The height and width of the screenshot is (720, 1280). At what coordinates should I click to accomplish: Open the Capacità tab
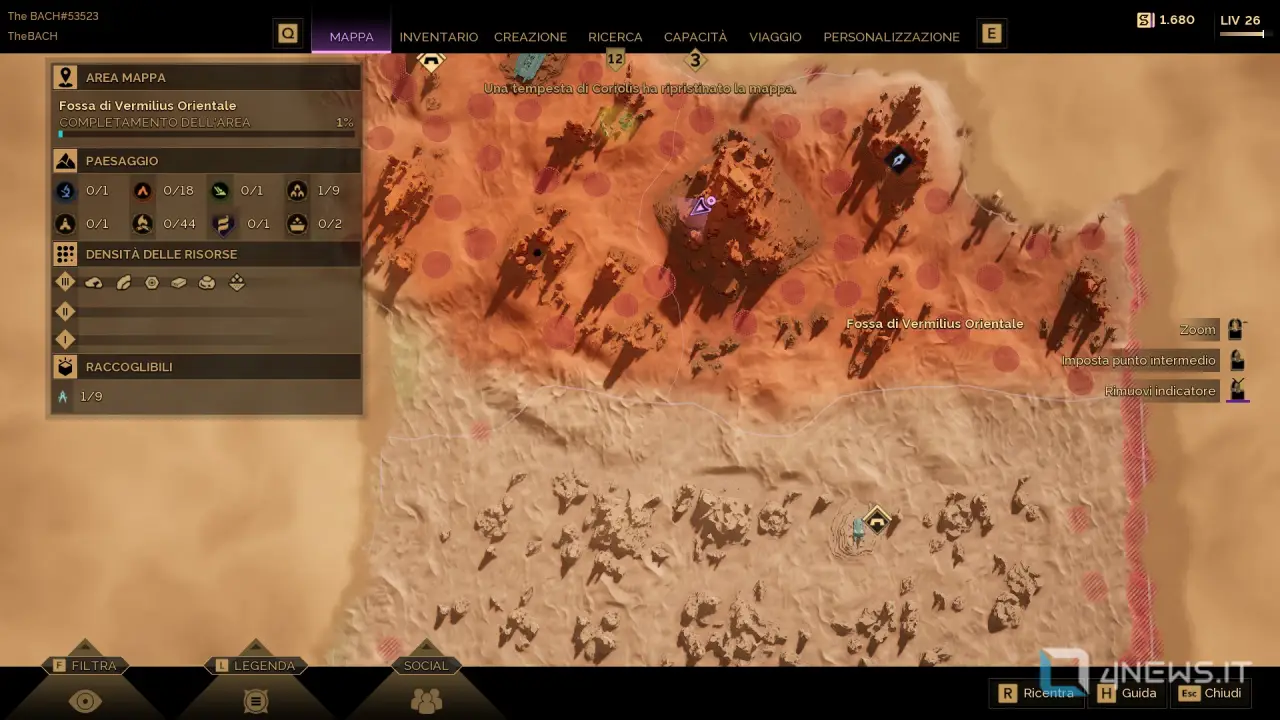[695, 37]
